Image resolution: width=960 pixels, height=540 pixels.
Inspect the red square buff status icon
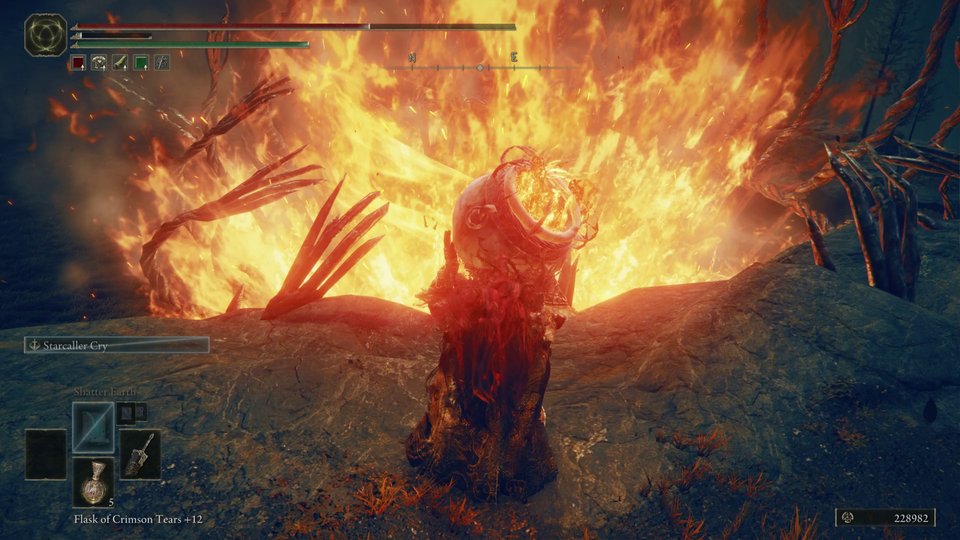coord(80,62)
